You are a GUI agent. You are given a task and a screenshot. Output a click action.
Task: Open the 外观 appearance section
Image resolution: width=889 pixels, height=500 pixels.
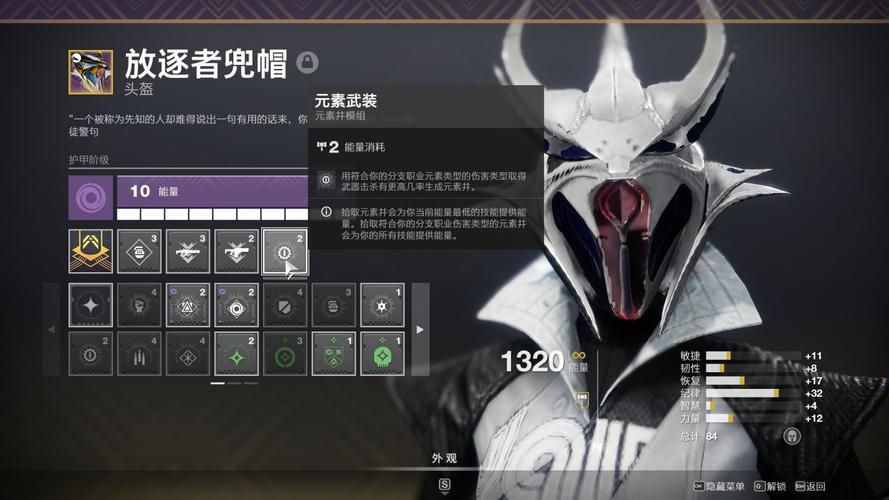pyautogui.click(x=444, y=458)
